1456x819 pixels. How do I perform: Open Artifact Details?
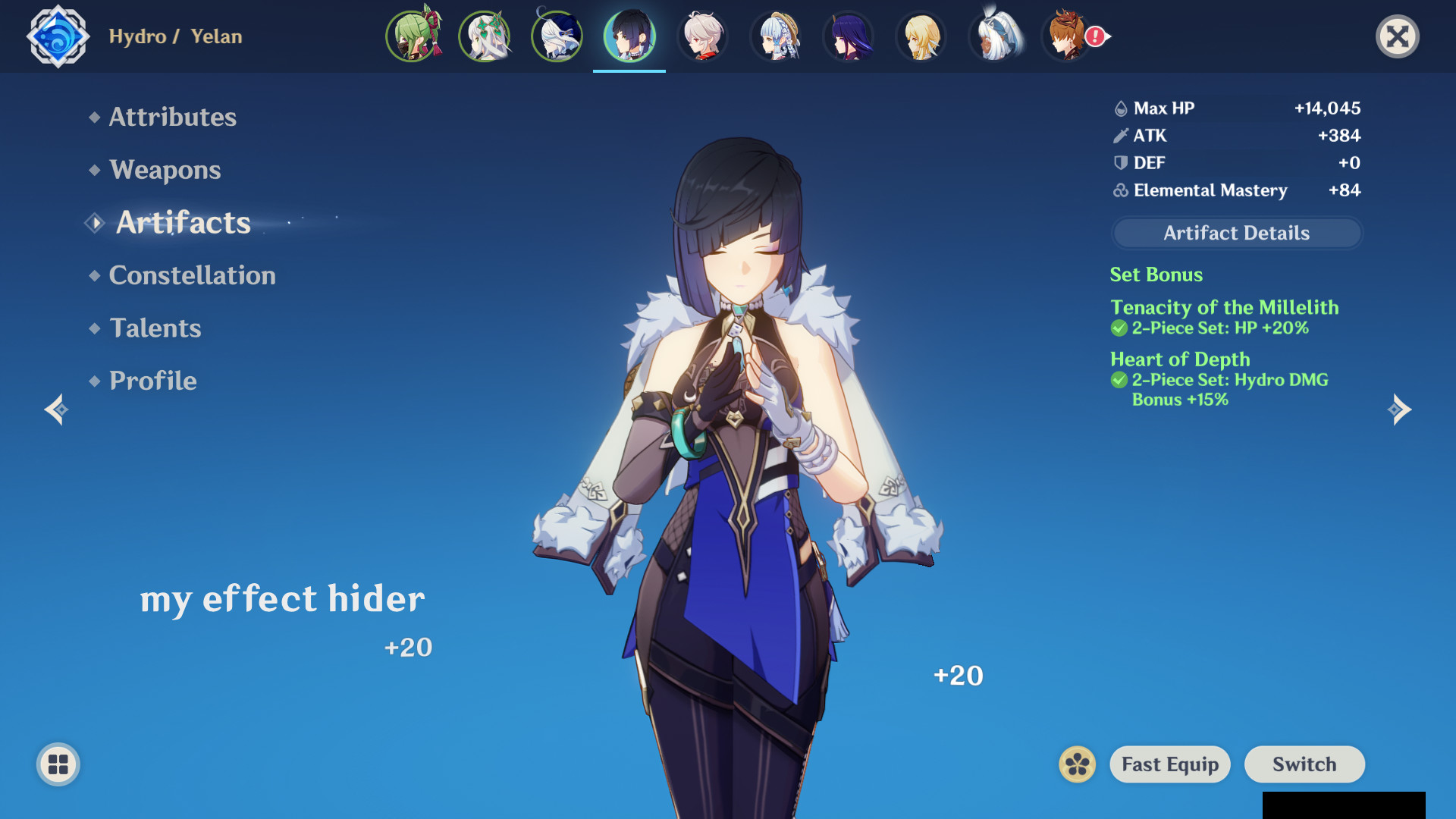(x=1235, y=233)
